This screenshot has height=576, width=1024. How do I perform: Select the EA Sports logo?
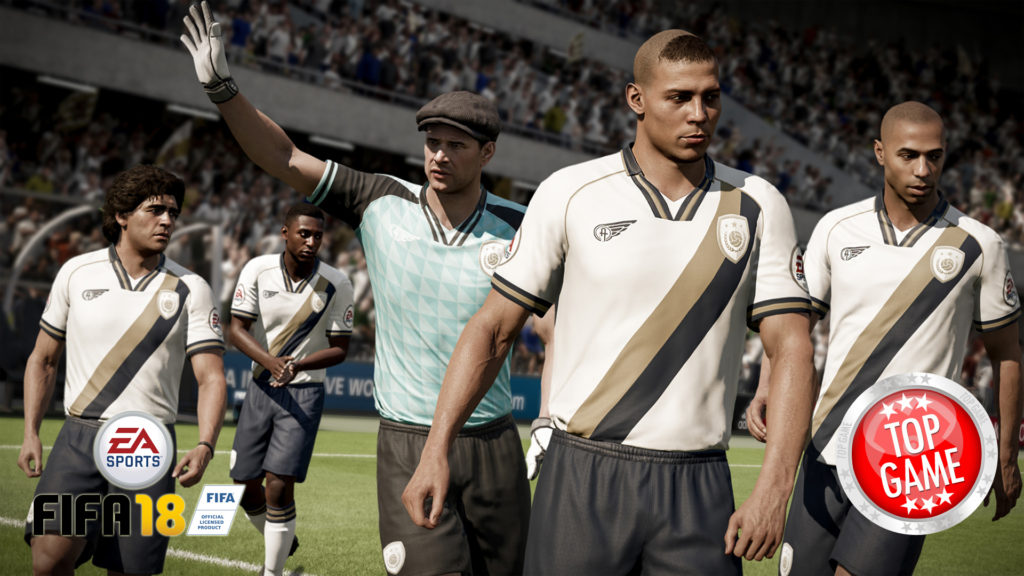pyautogui.click(x=133, y=450)
